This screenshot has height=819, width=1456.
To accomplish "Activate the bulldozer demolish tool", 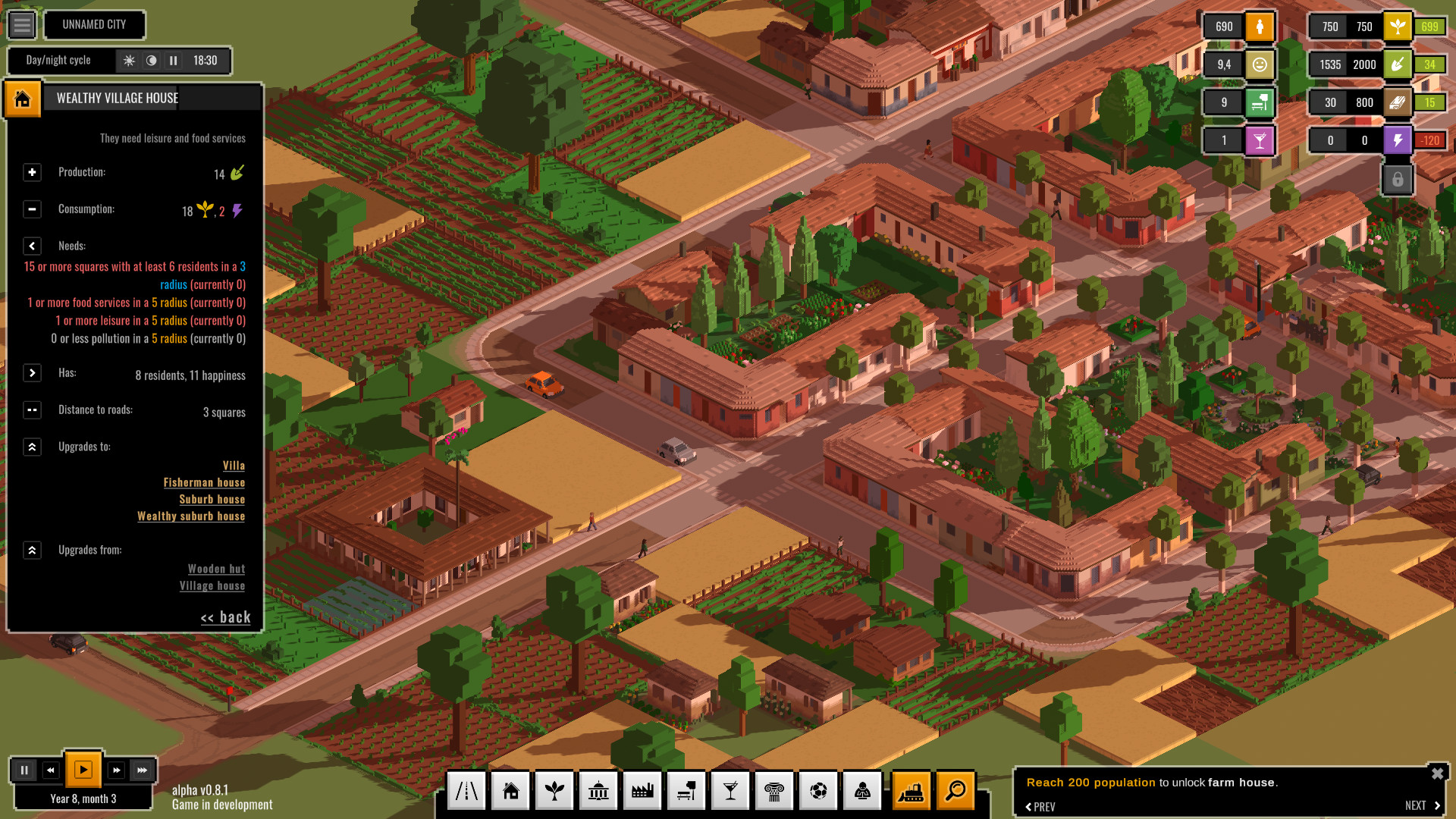I will pyautogui.click(x=912, y=790).
